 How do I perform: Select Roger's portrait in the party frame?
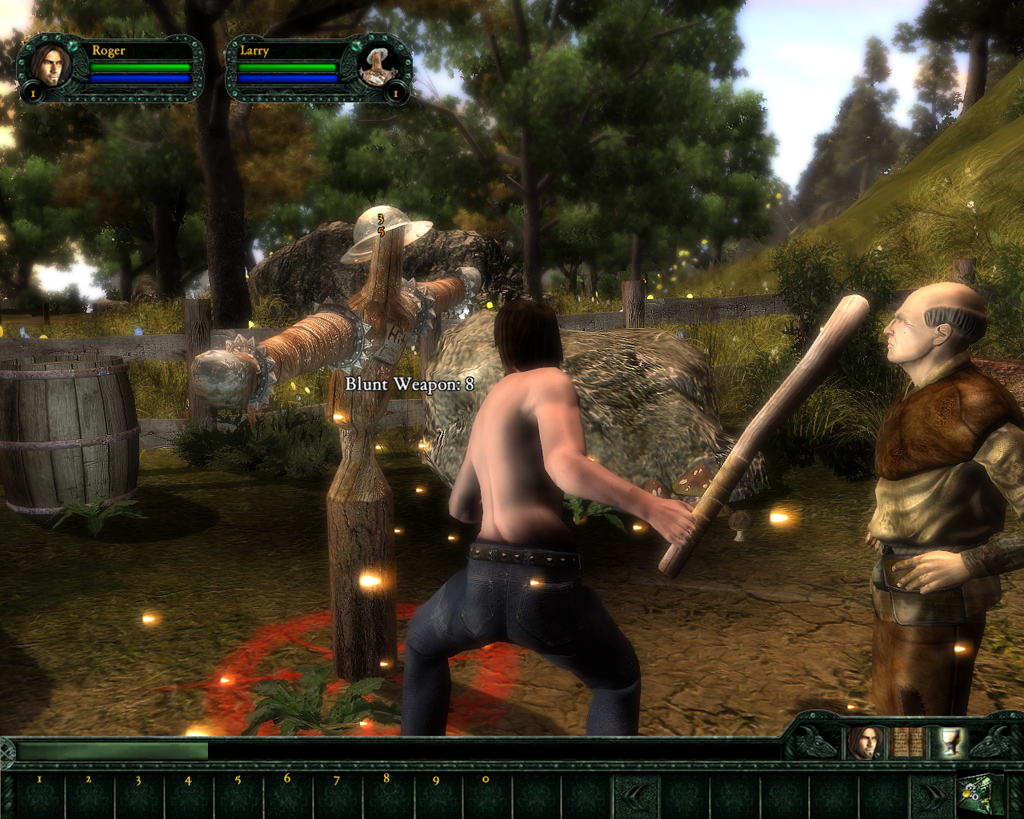(50, 66)
